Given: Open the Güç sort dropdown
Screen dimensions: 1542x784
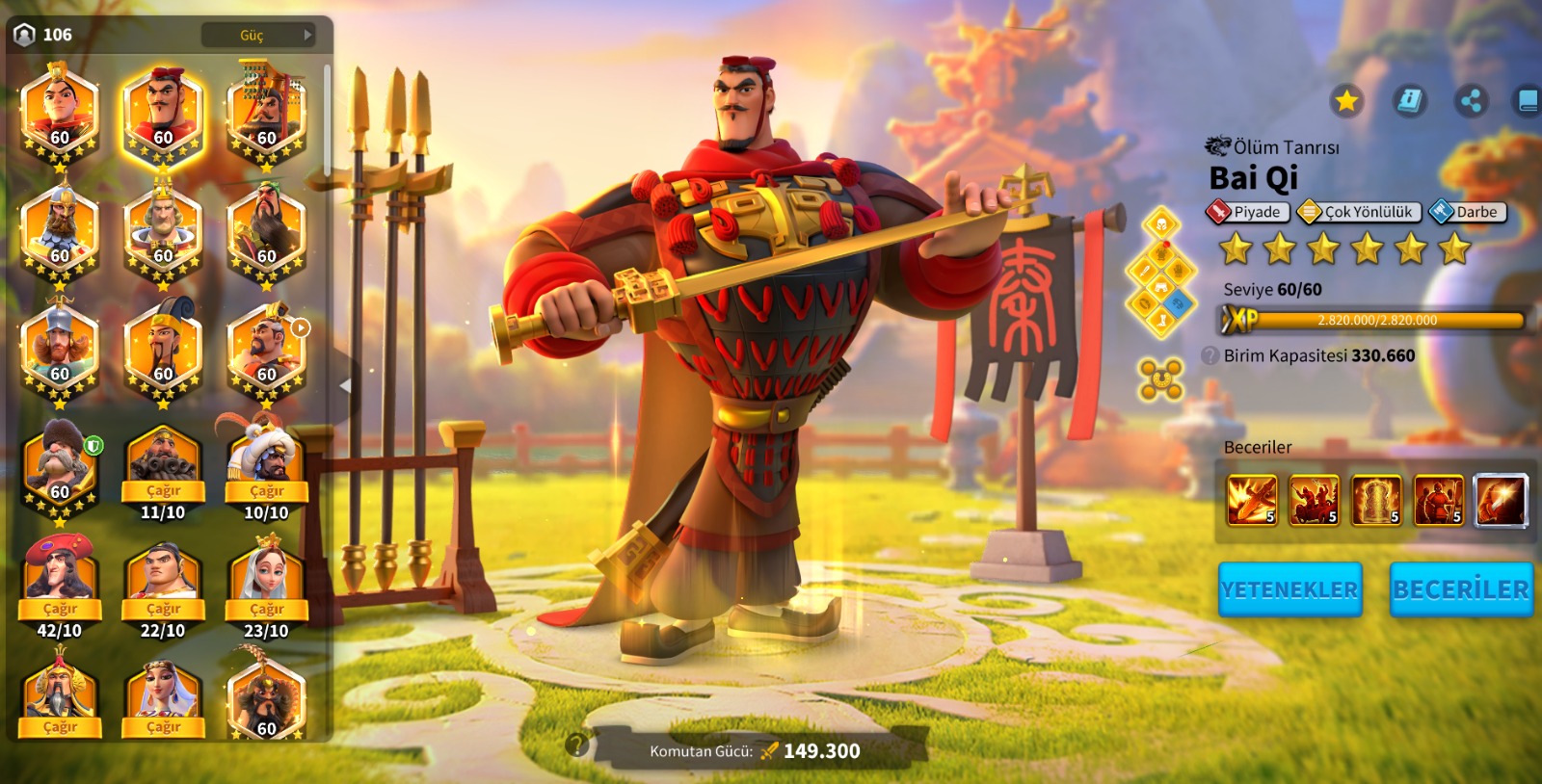Looking at the screenshot, I should click(x=258, y=36).
